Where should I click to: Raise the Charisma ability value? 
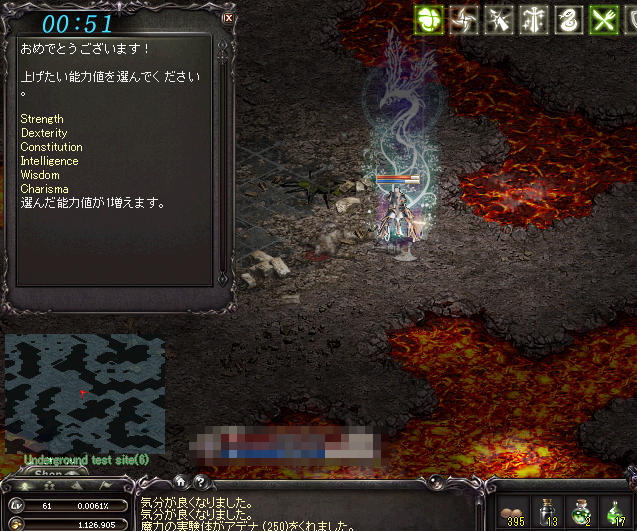coord(44,189)
